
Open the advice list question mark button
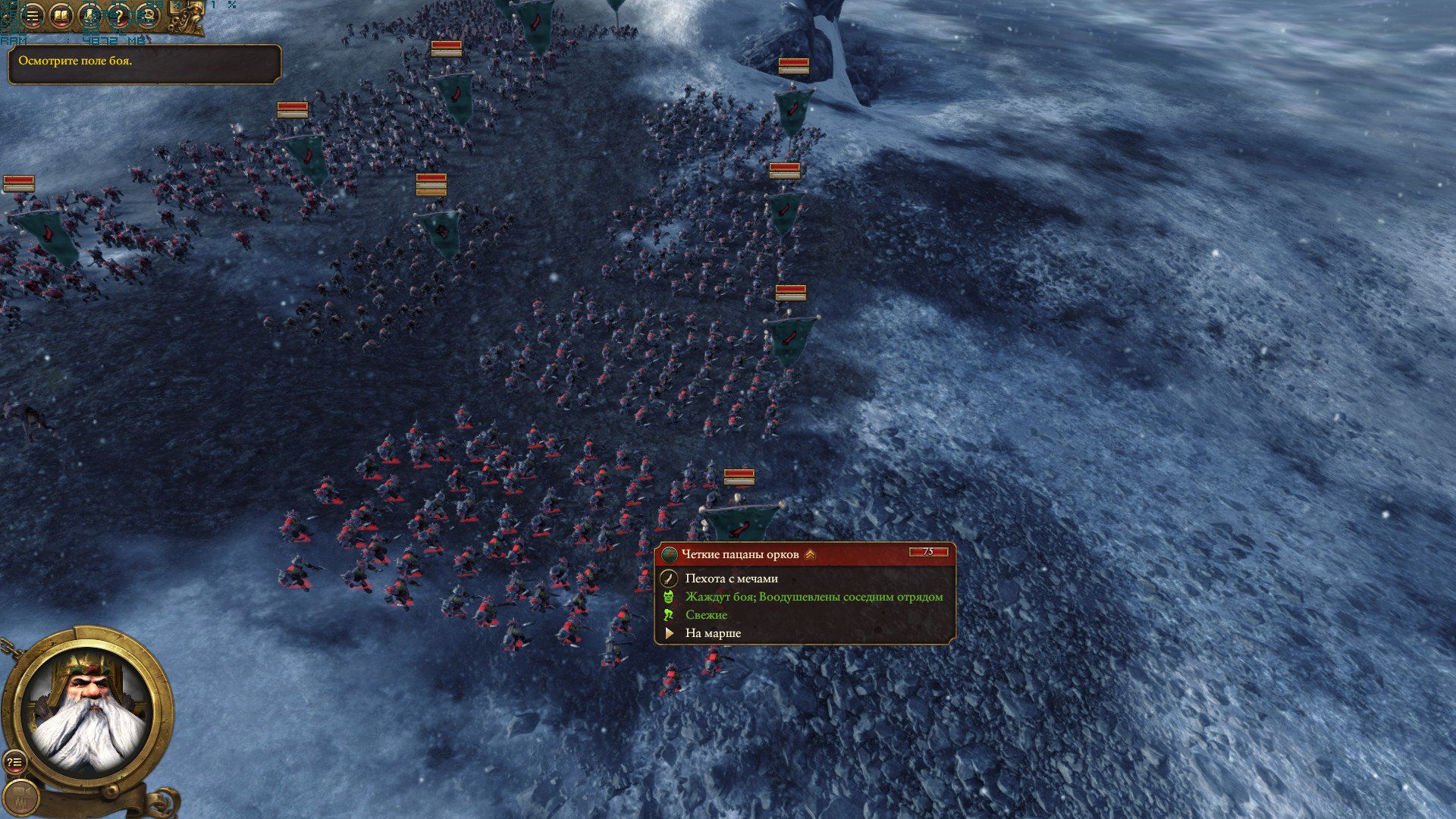14,762
